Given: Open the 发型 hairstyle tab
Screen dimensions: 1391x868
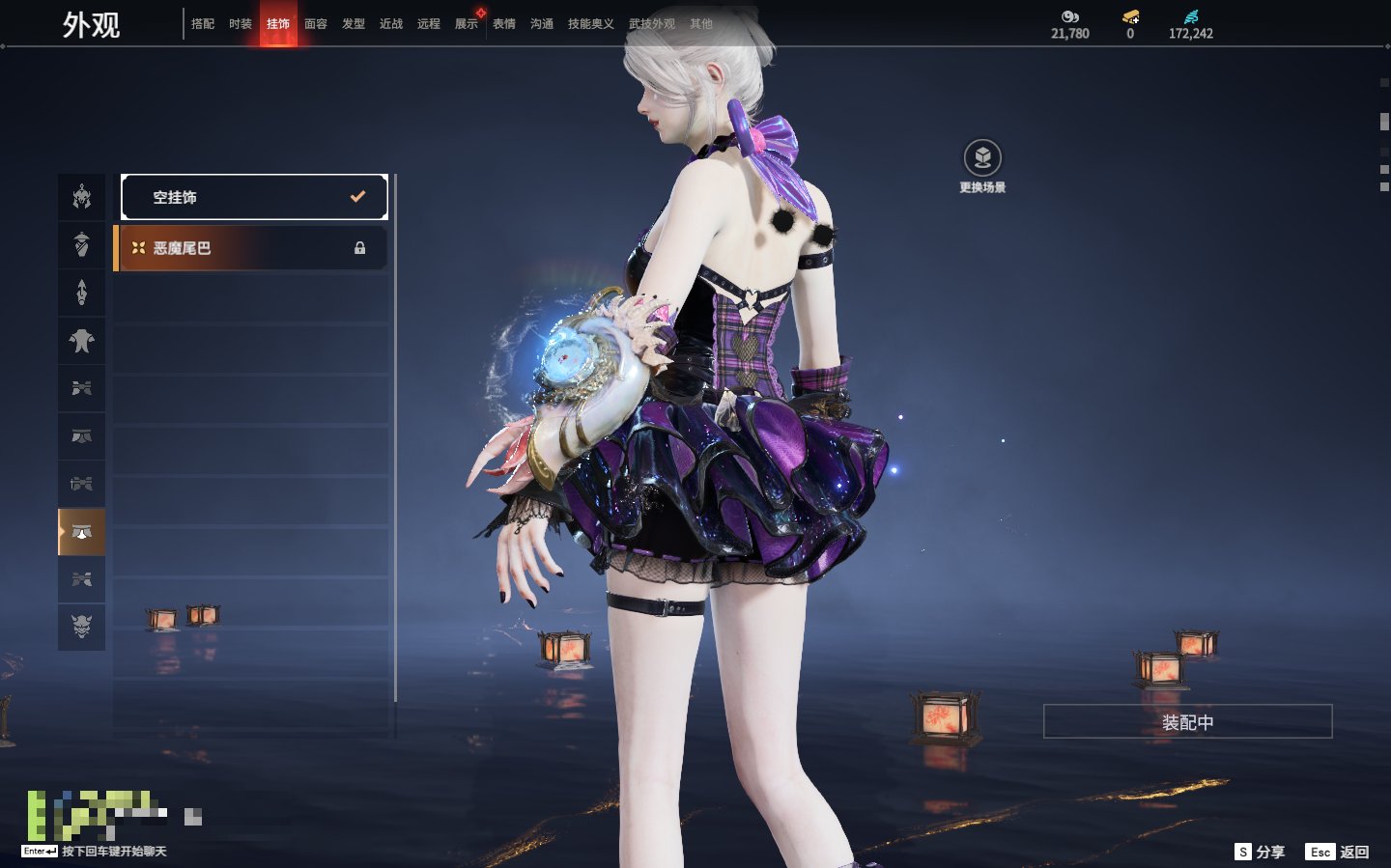Looking at the screenshot, I should pos(354,24).
